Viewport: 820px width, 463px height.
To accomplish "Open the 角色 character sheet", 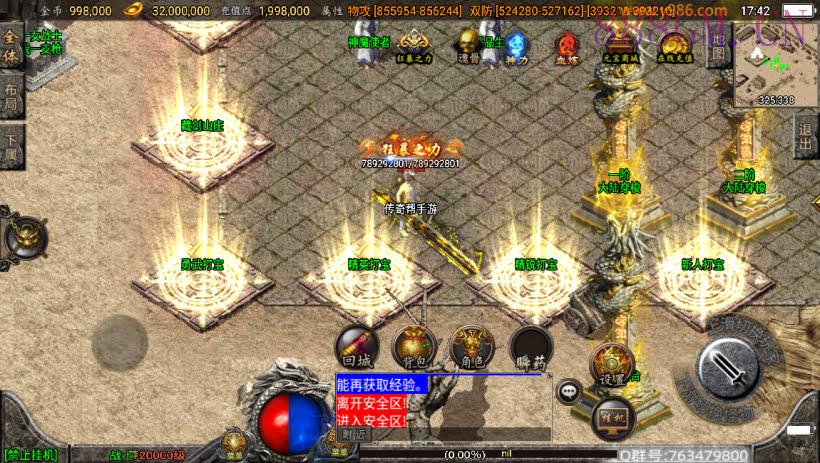I will [471, 347].
